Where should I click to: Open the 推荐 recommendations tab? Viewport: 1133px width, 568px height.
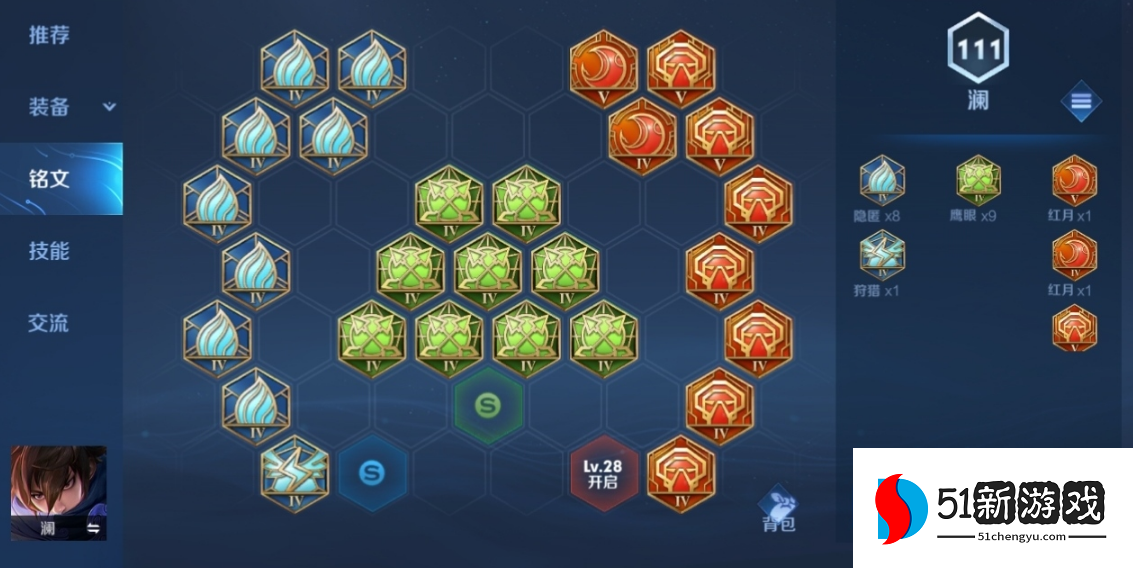[x=49, y=35]
